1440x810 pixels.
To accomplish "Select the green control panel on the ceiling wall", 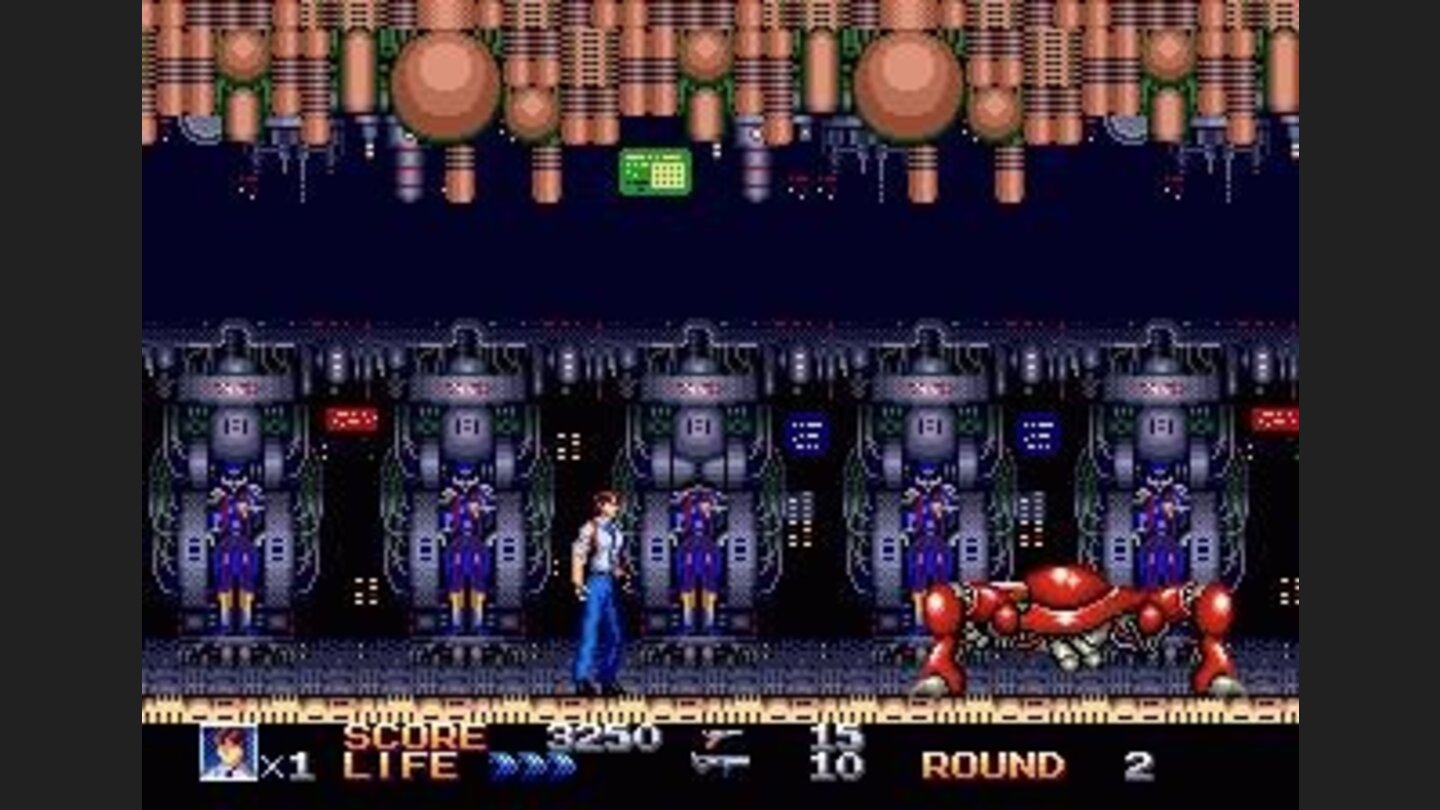I will 655,172.
